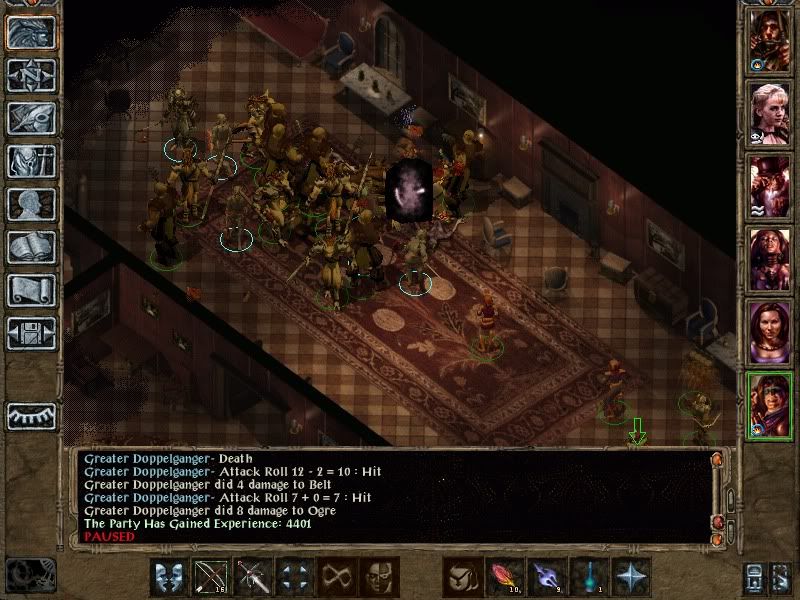Select the blonde woman's party portrait
The image size is (800, 600).
(x=770, y=113)
